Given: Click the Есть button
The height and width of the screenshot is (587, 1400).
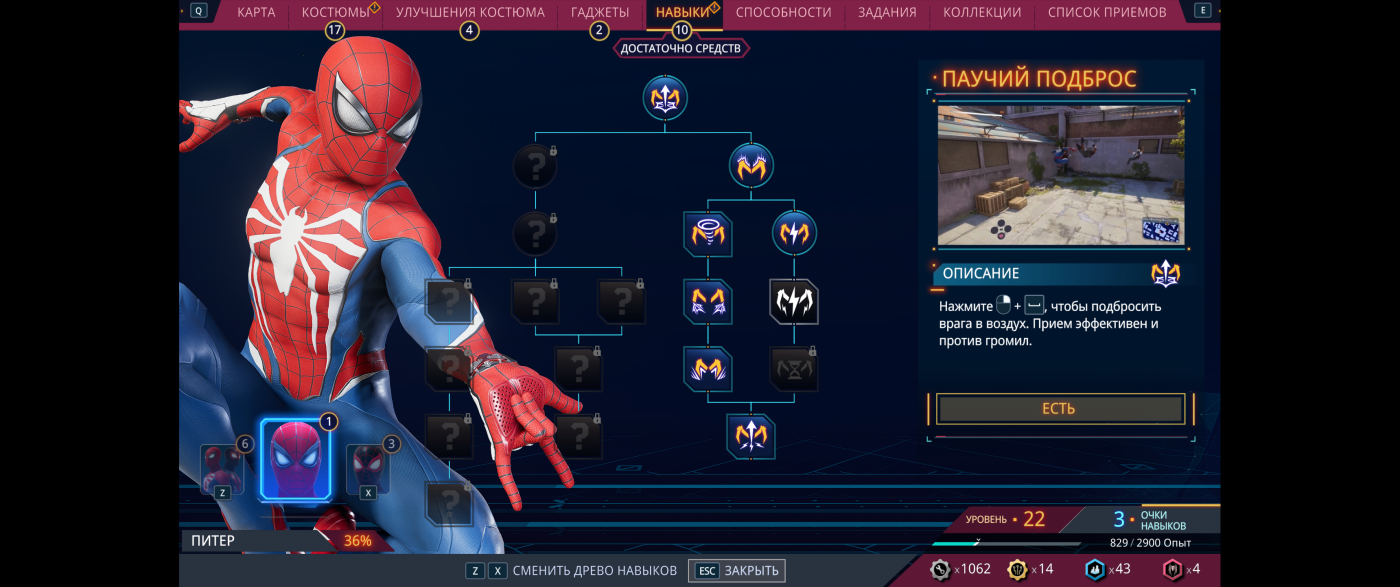Looking at the screenshot, I should point(1059,409).
